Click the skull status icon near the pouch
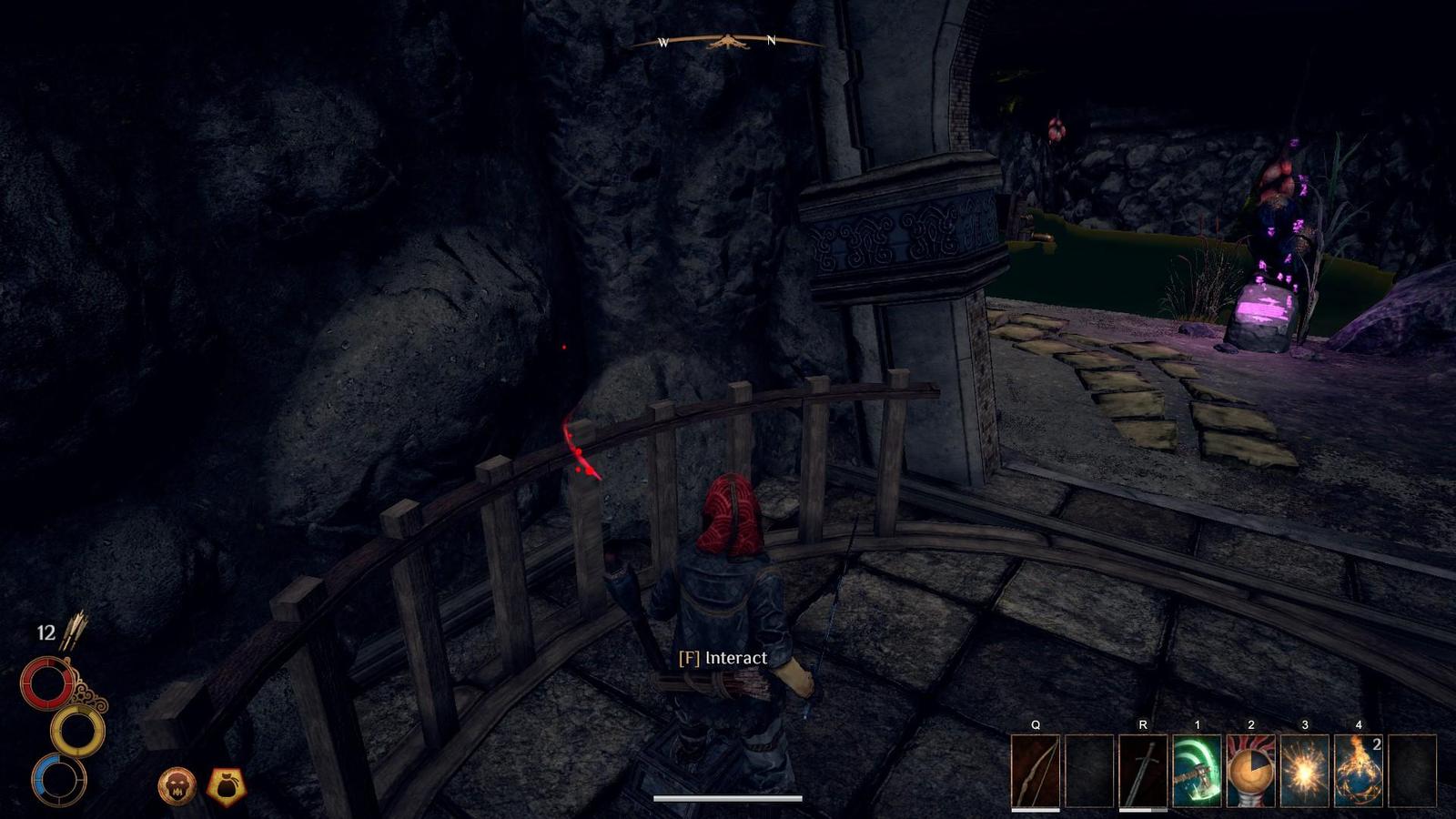This screenshot has height=819, width=1456. pos(176,784)
